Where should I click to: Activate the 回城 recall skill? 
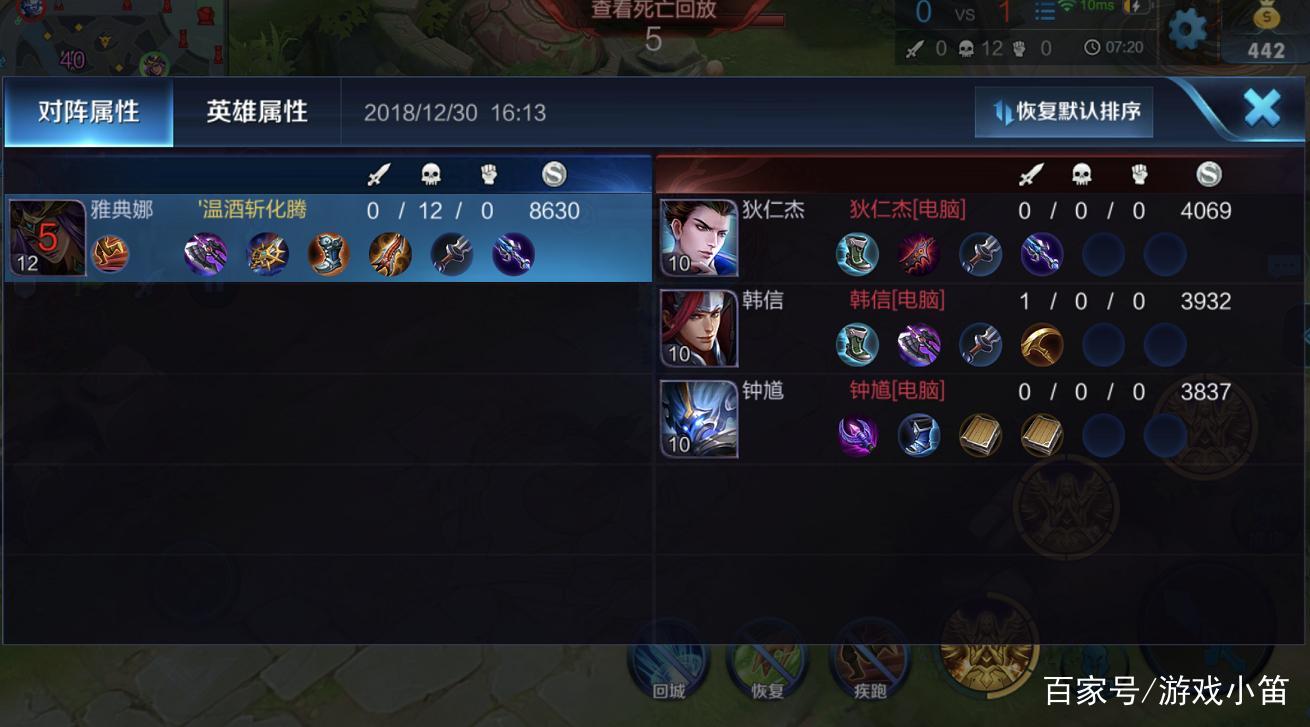click(668, 660)
